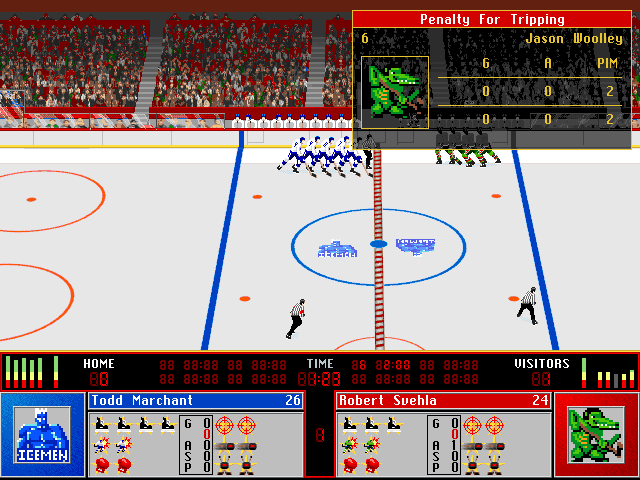Choose the Robert Svehla player name bar
Viewport: 640px width, 480px height.
pyautogui.click(x=442, y=401)
